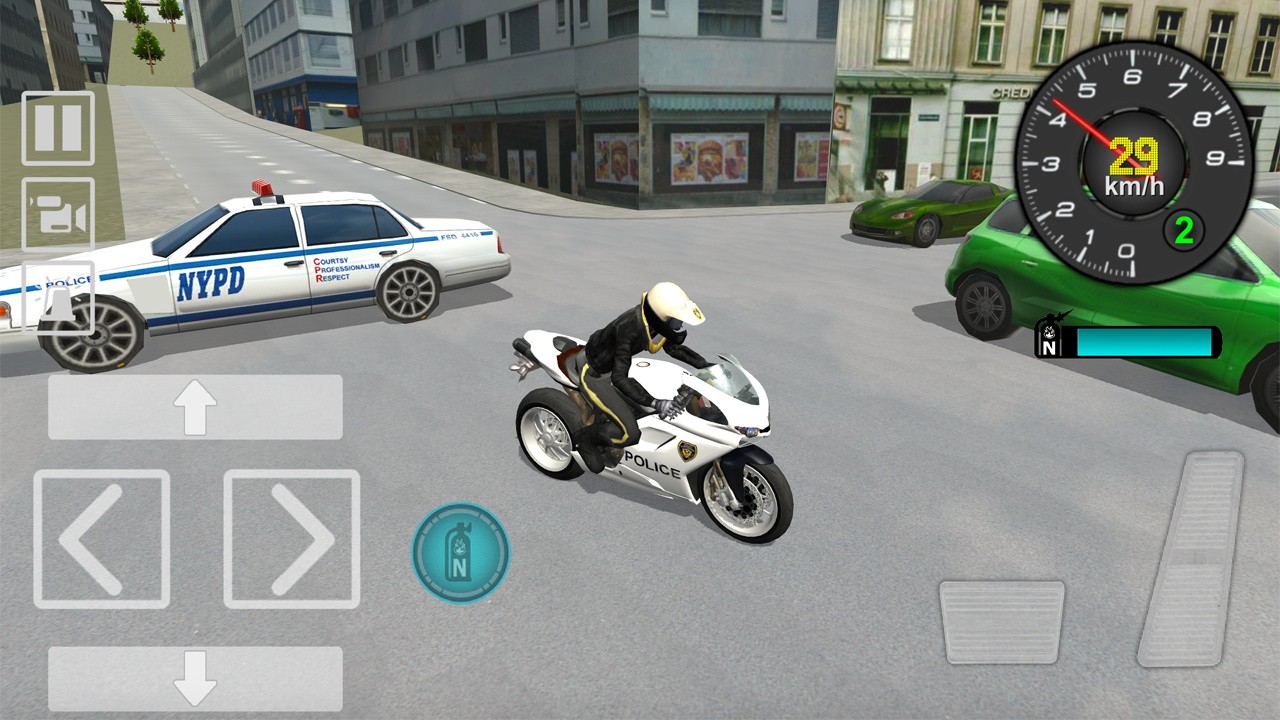Tap the up arrow to accelerate forward

[194, 406]
